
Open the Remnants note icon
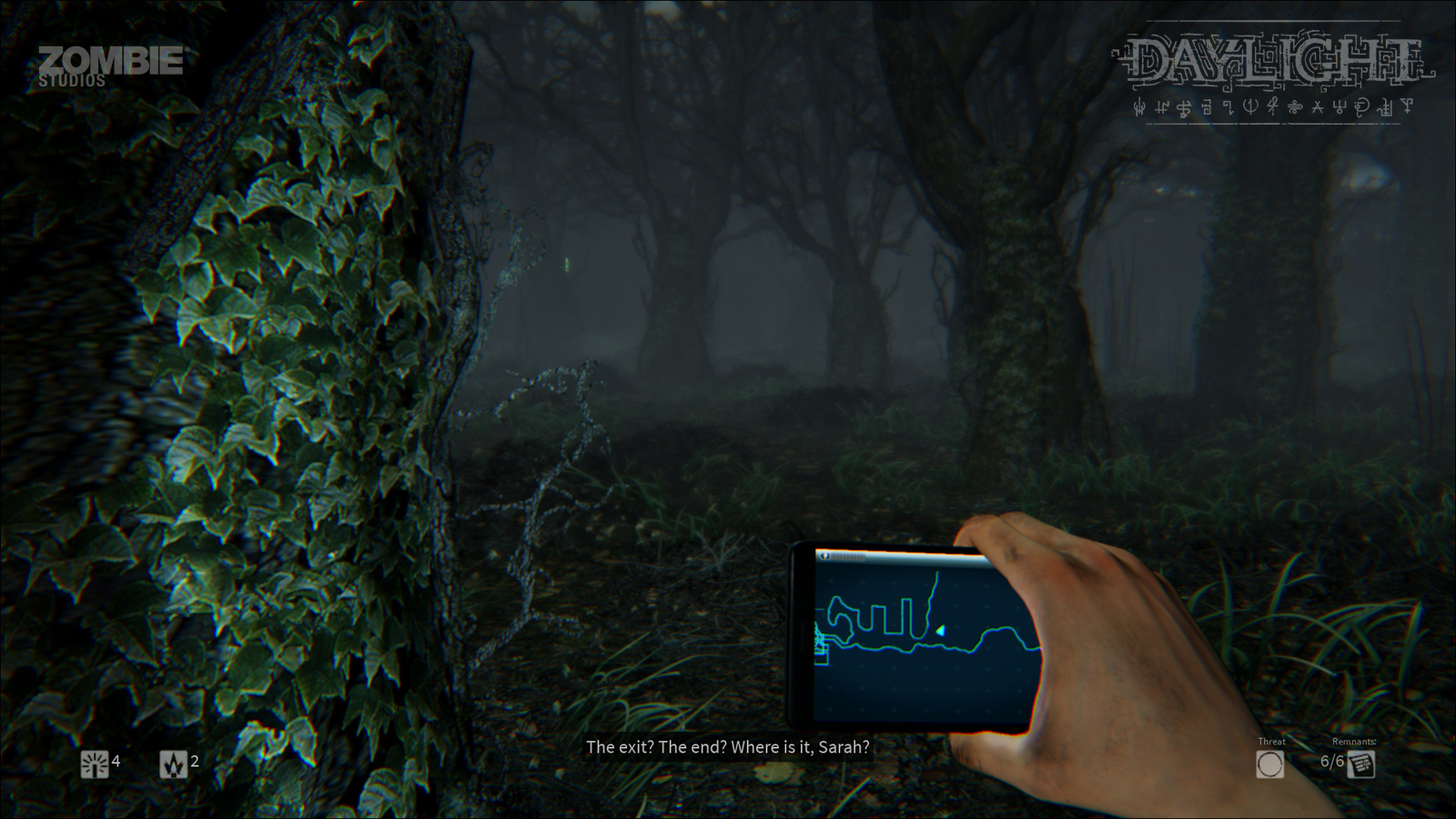pyautogui.click(x=1361, y=764)
